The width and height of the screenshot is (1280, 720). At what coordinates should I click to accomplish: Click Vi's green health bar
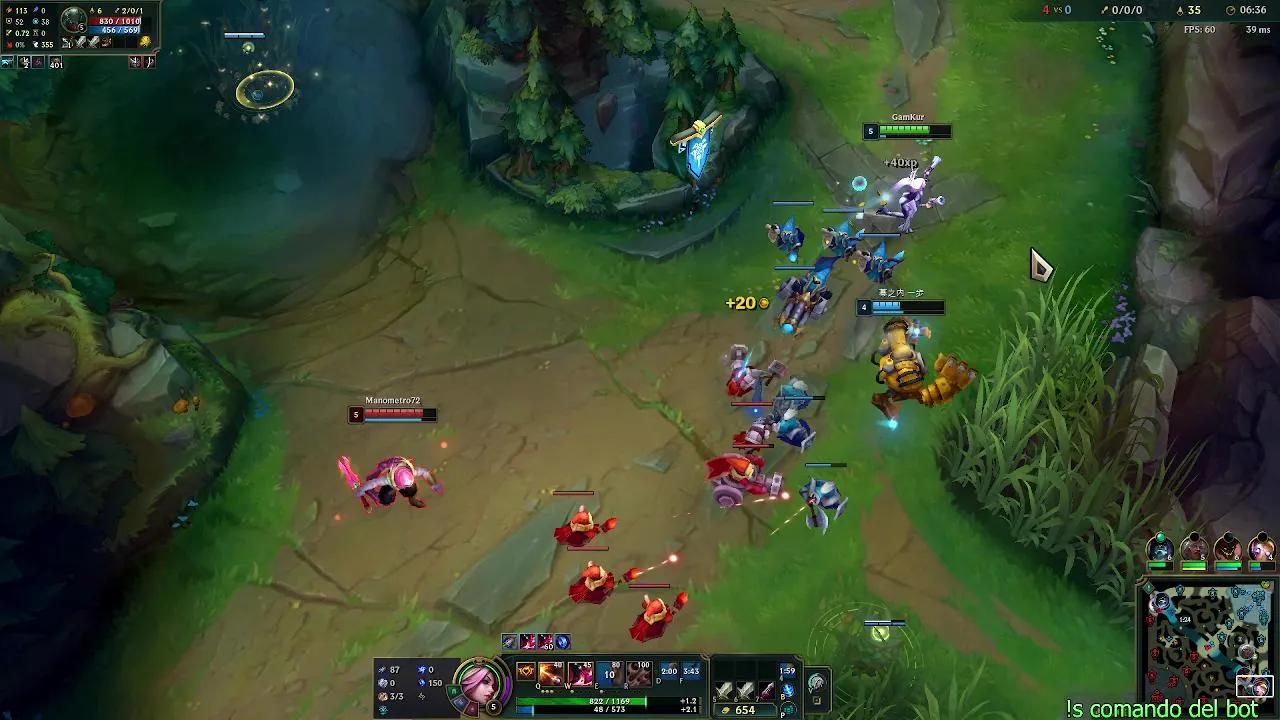pos(580,701)
